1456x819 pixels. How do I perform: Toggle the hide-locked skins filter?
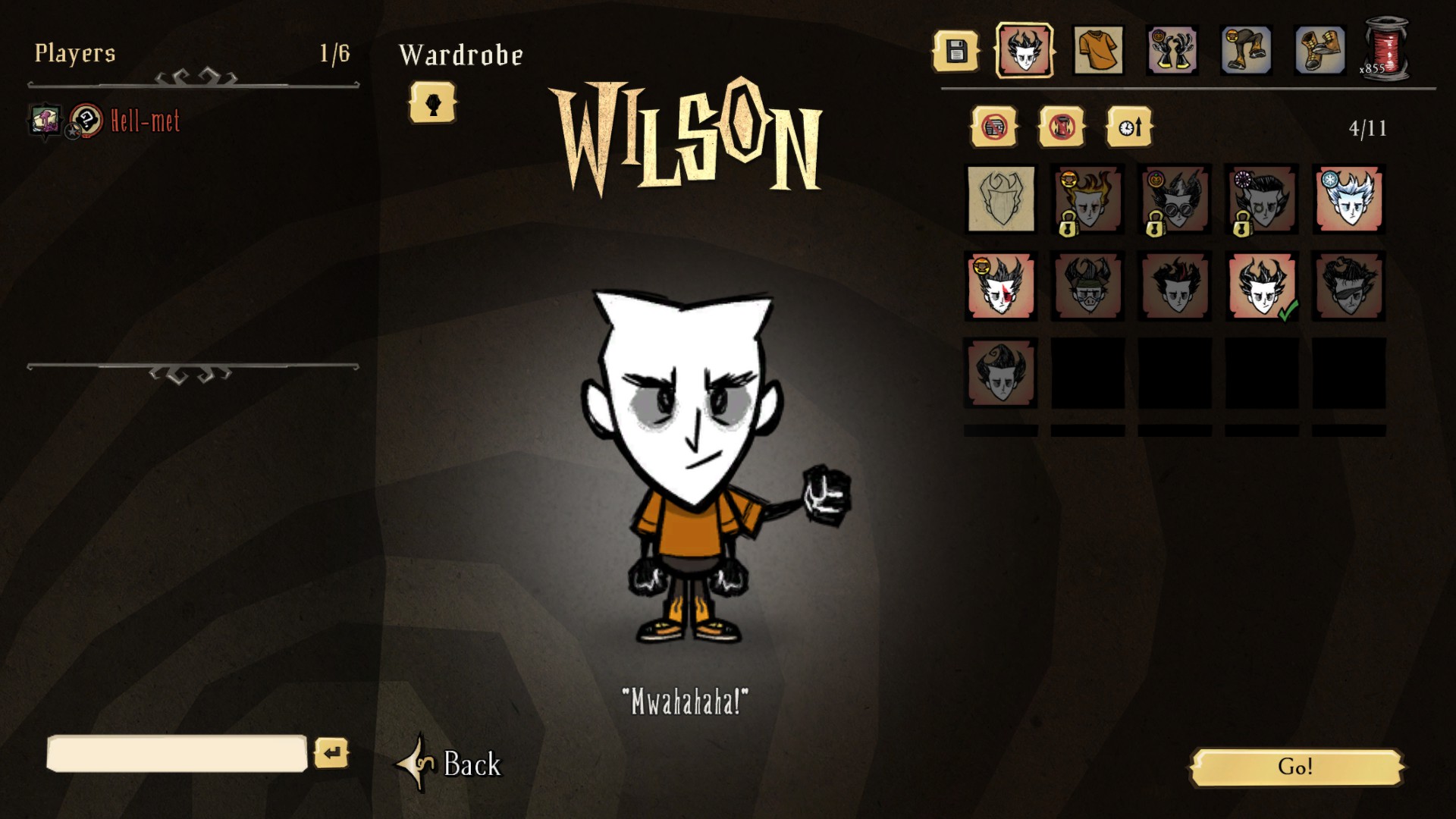click(x=1062, y=127)
